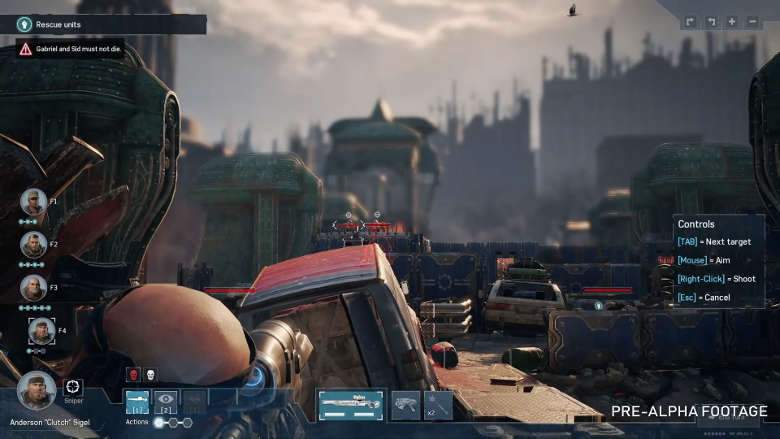Activate the eye overwatch action in slot 2

166,402
